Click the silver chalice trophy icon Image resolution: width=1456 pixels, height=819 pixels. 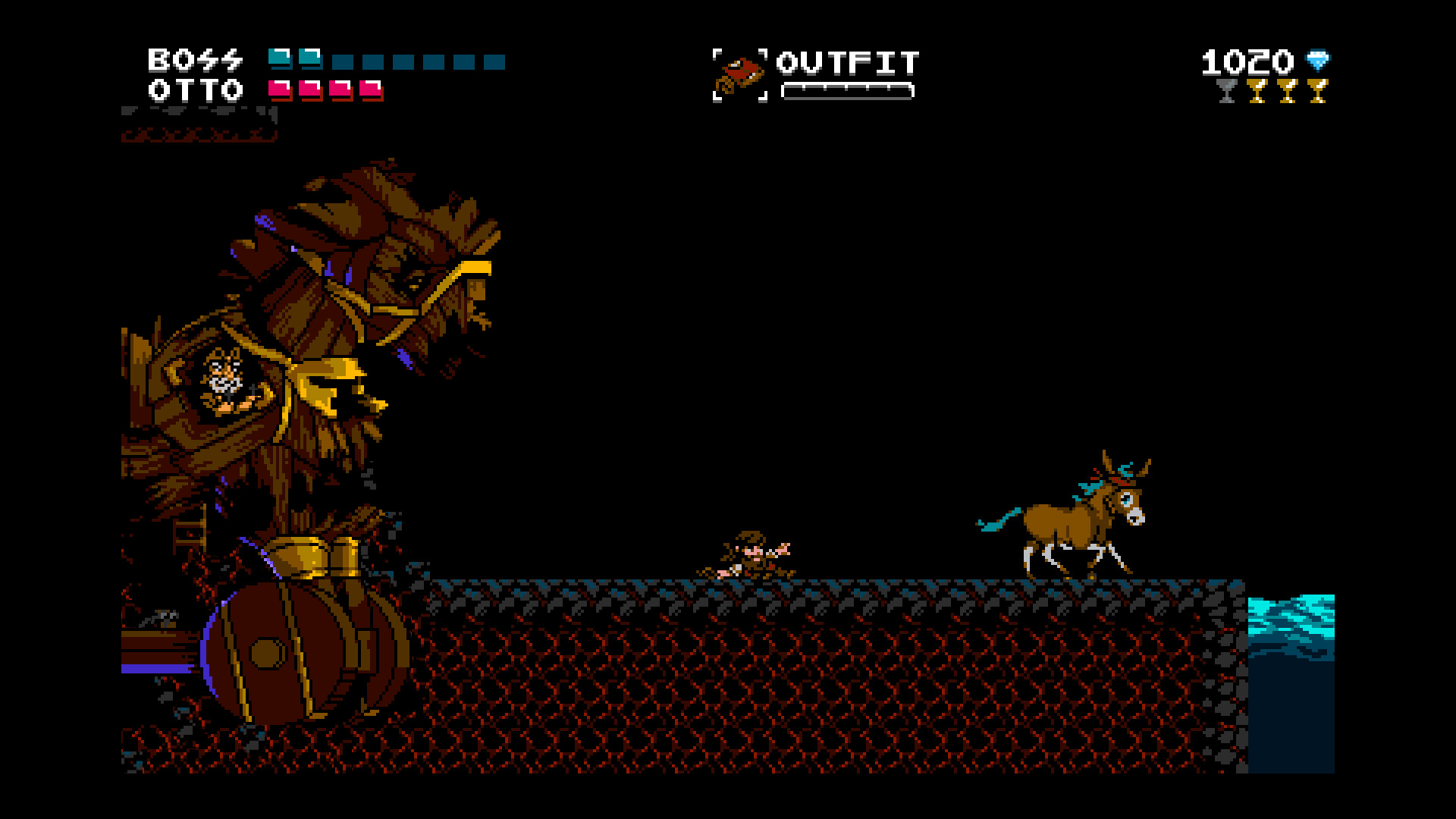pos(1225,92)
